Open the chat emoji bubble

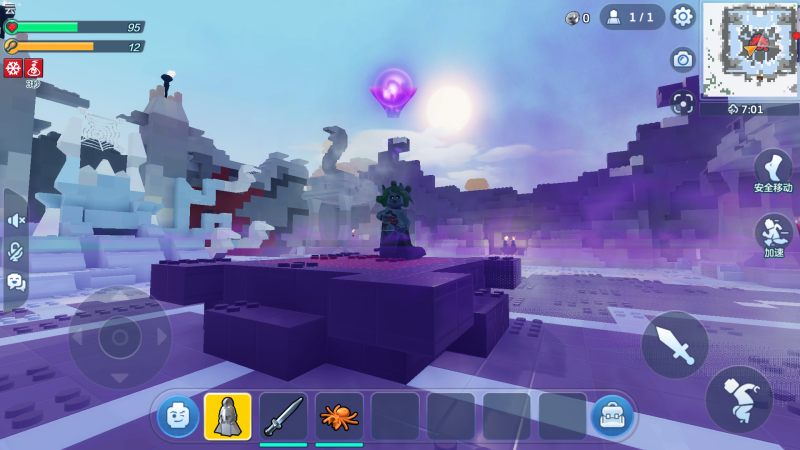pos(16,282)
